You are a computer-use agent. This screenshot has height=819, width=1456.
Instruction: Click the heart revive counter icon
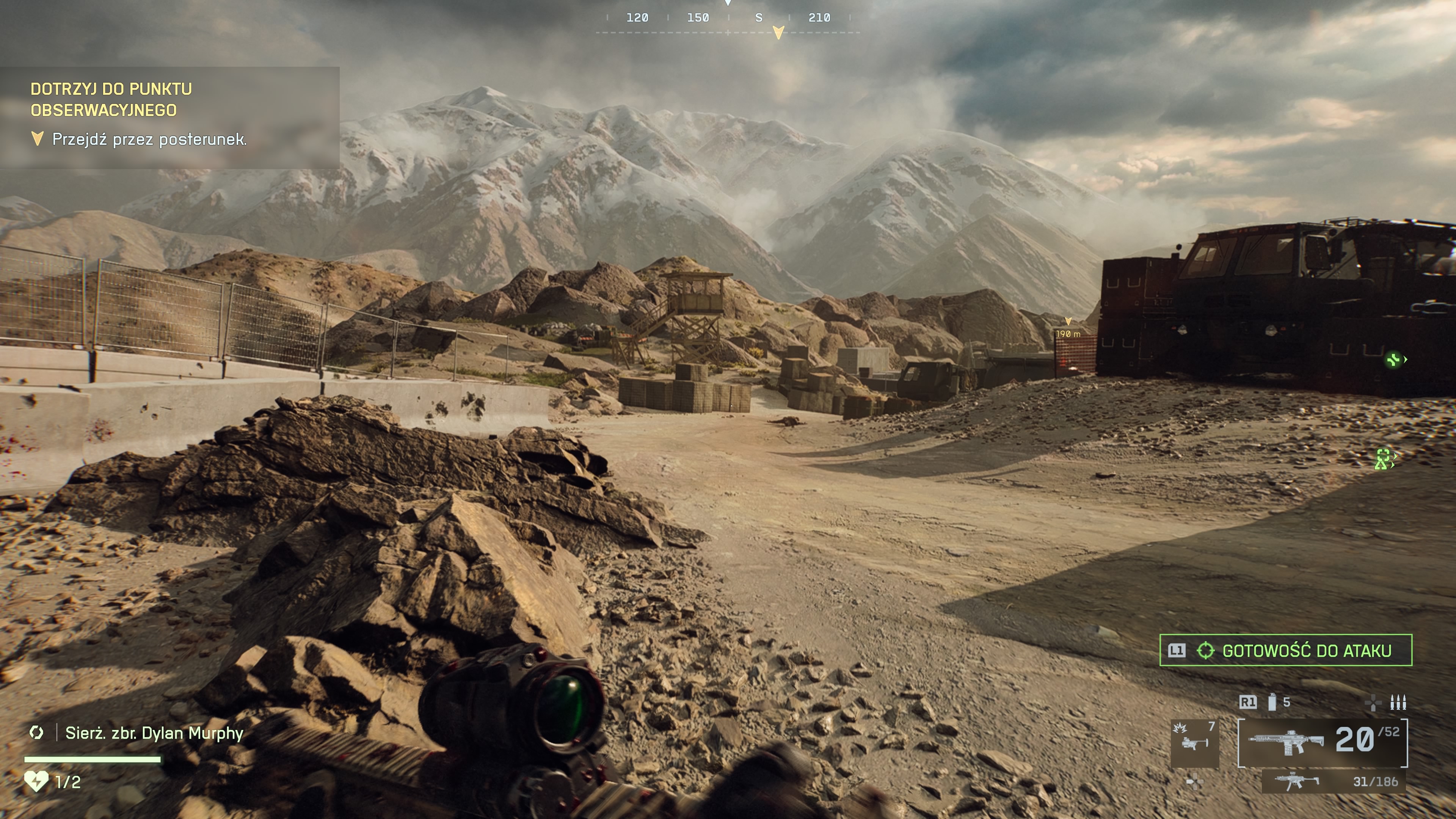point(36,782)
